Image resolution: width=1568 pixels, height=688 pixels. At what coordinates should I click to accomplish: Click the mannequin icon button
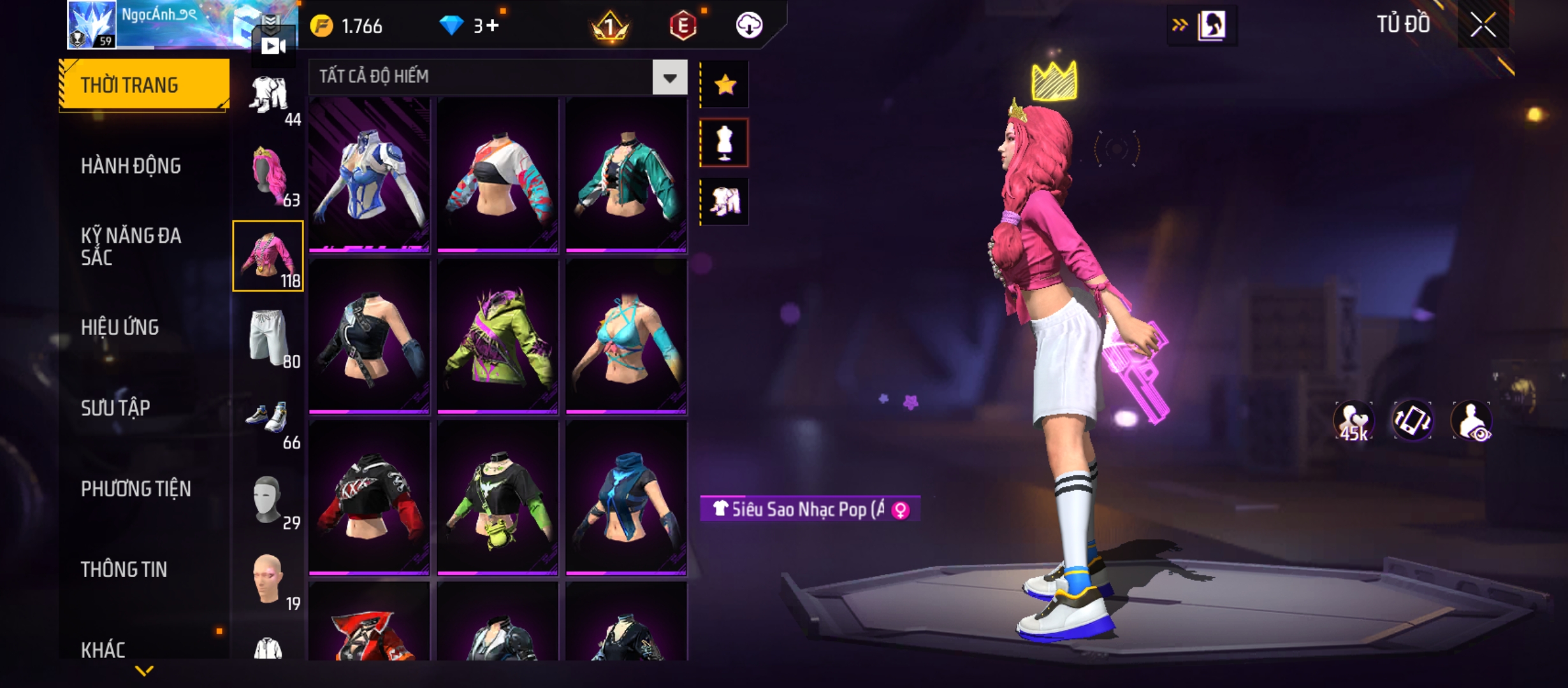[x=725, y=143]
